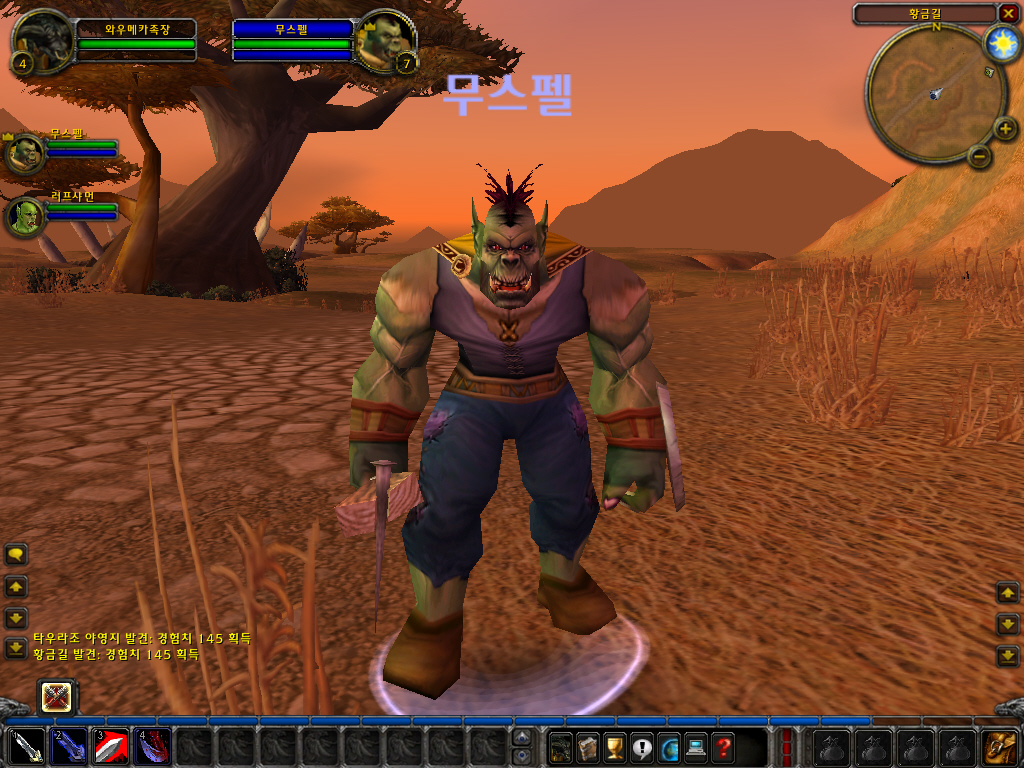This screenshot has width=1024, height=768.
Task: Click the crossed-weapons icon above the action bar
Action: click(x=56, y=696)
